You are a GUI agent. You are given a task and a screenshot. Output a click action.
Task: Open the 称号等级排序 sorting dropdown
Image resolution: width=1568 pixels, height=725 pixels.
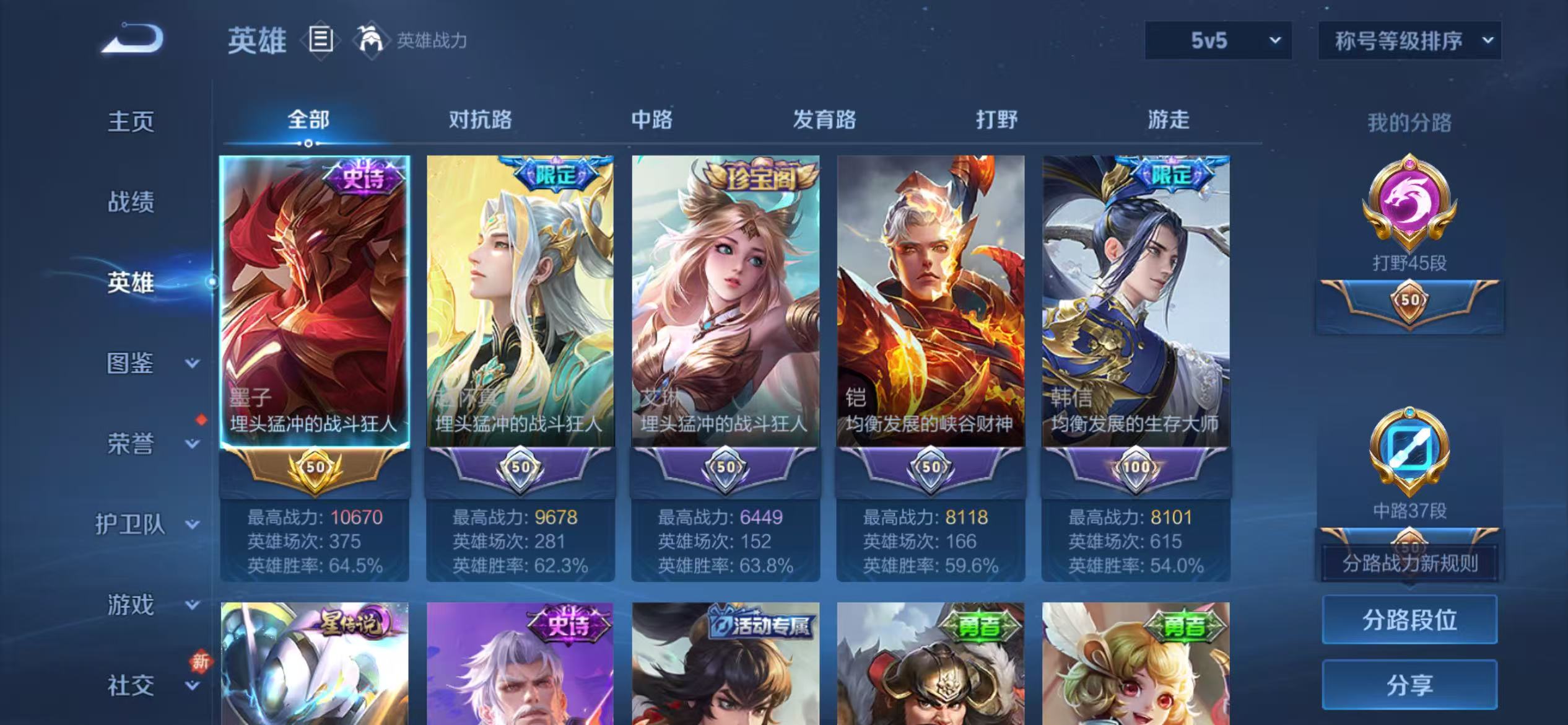click(1409, 41)
